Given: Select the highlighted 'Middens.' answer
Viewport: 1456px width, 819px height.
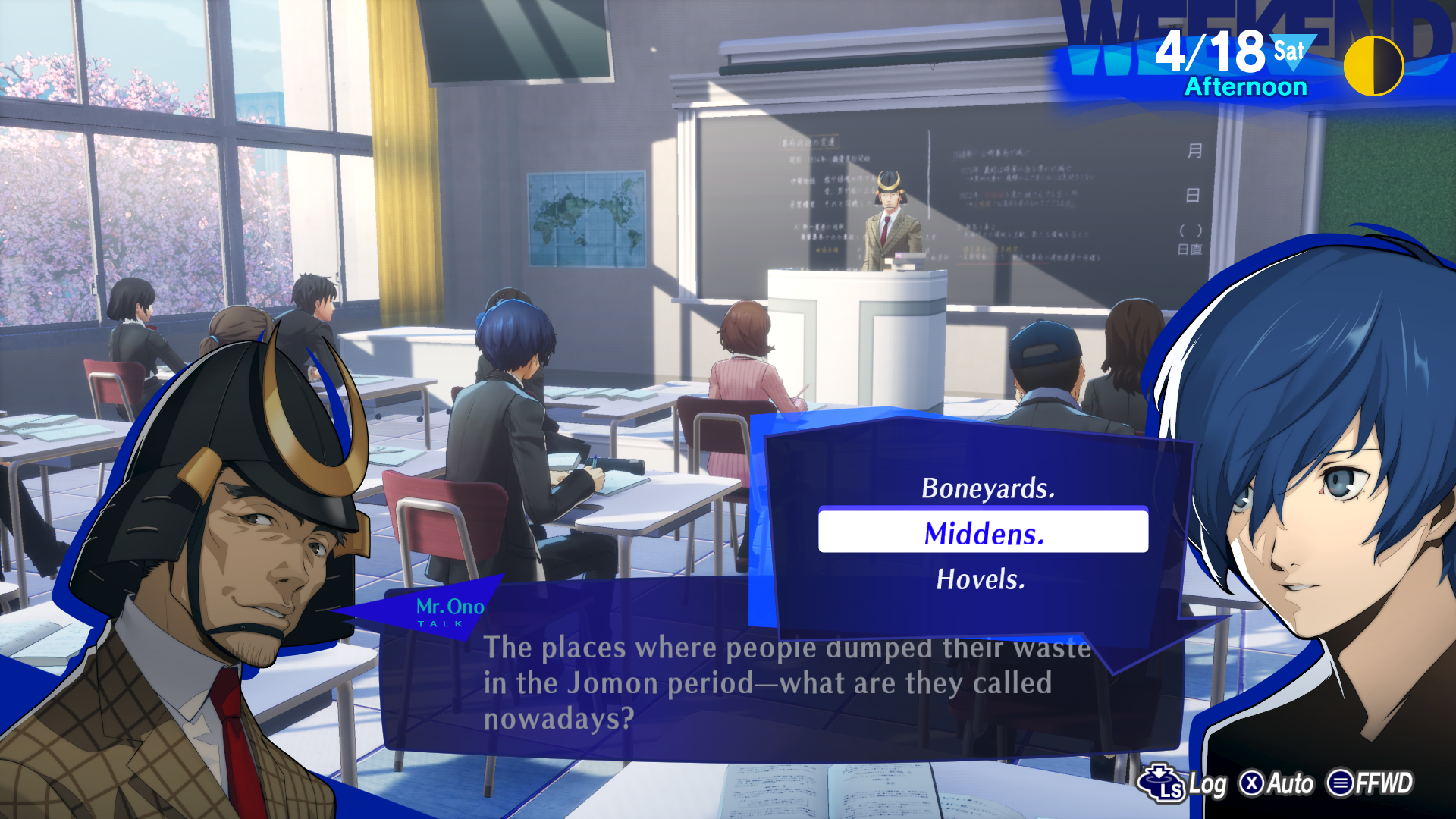Looking at the screenshot, I should click(984, 533).
